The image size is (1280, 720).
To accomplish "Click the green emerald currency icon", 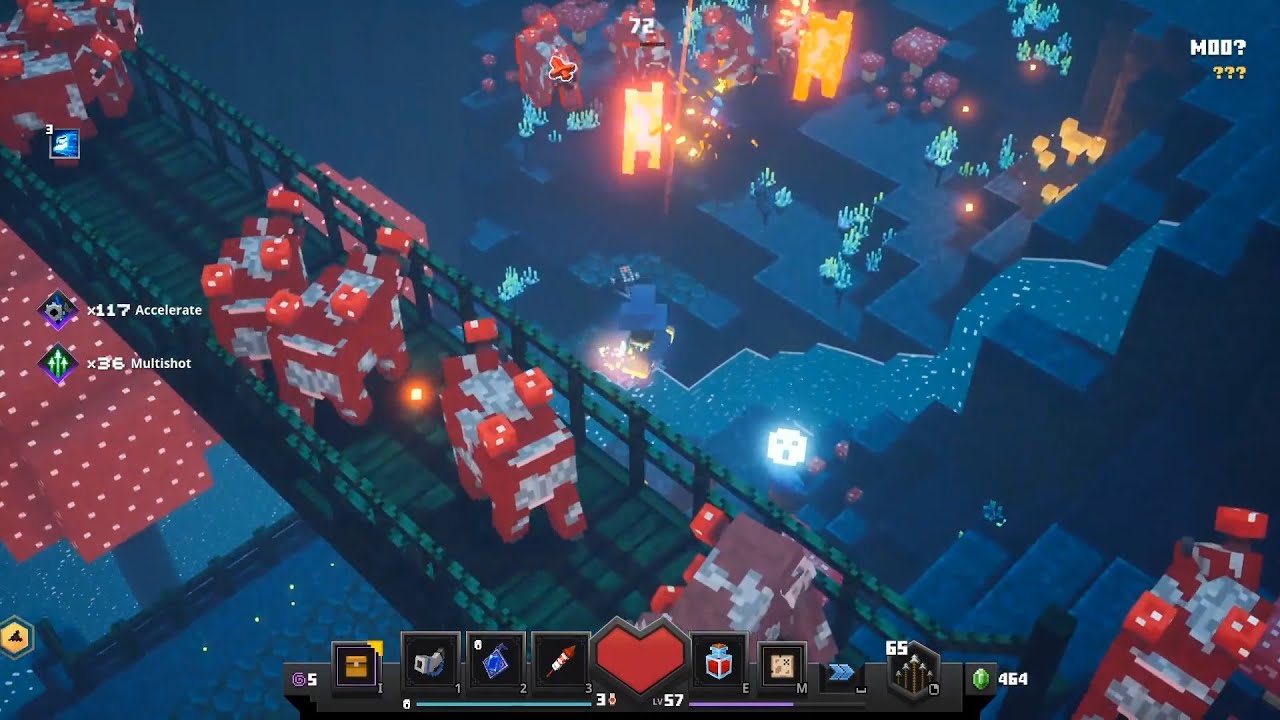I will [981, 679].
